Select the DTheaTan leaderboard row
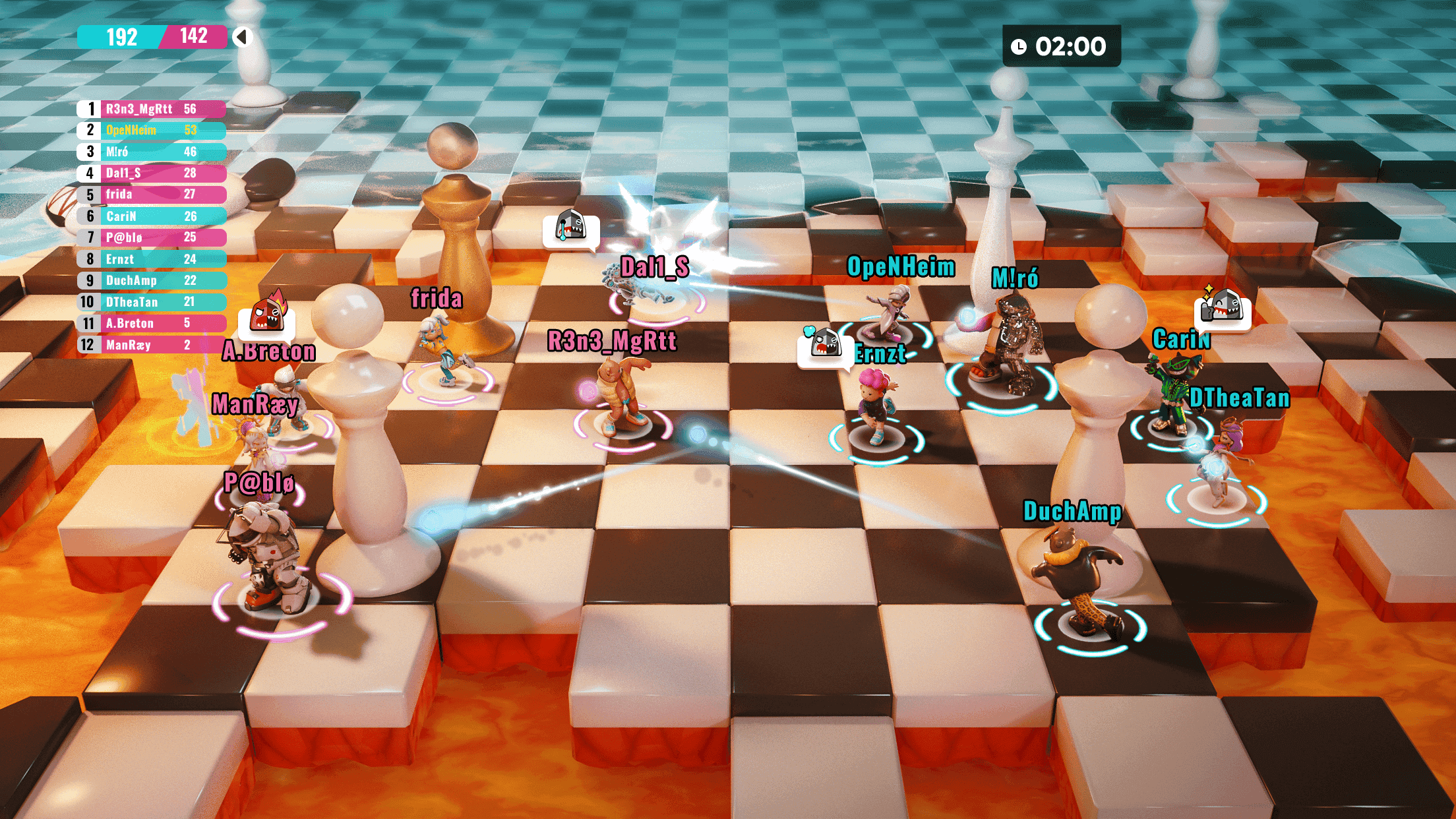 [152, 302]
